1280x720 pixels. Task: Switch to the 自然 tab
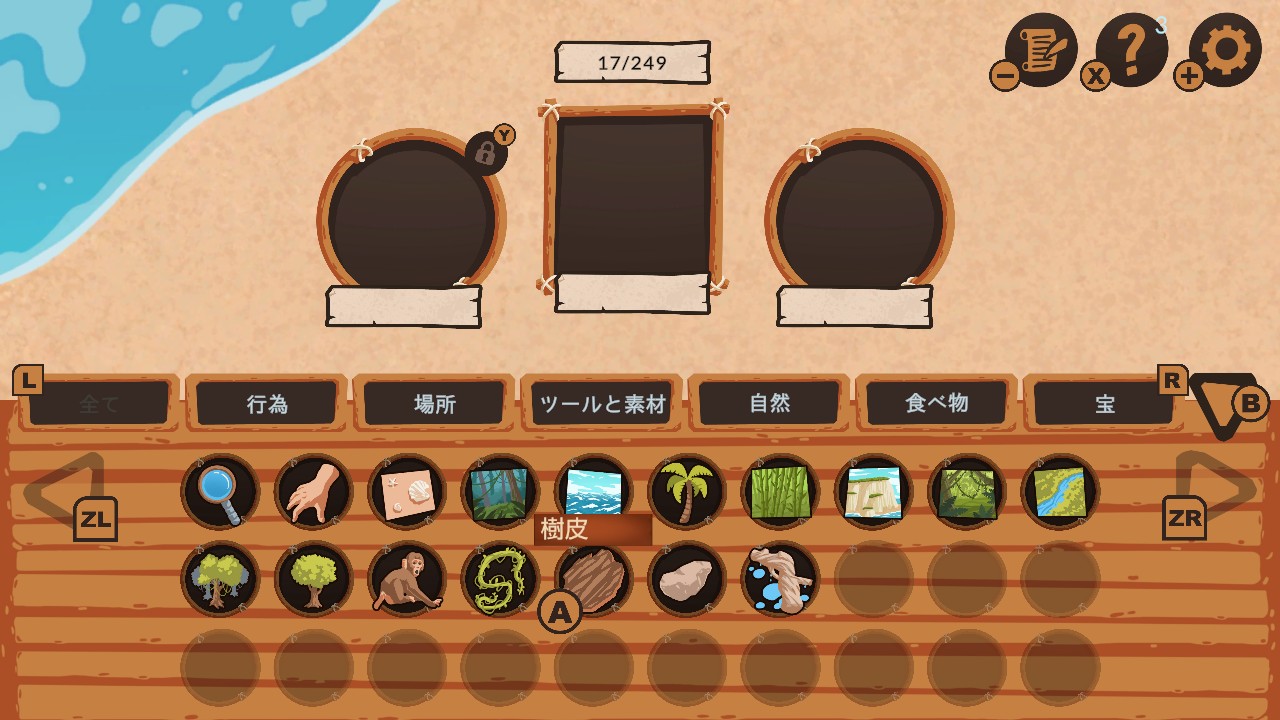point(770,403)
